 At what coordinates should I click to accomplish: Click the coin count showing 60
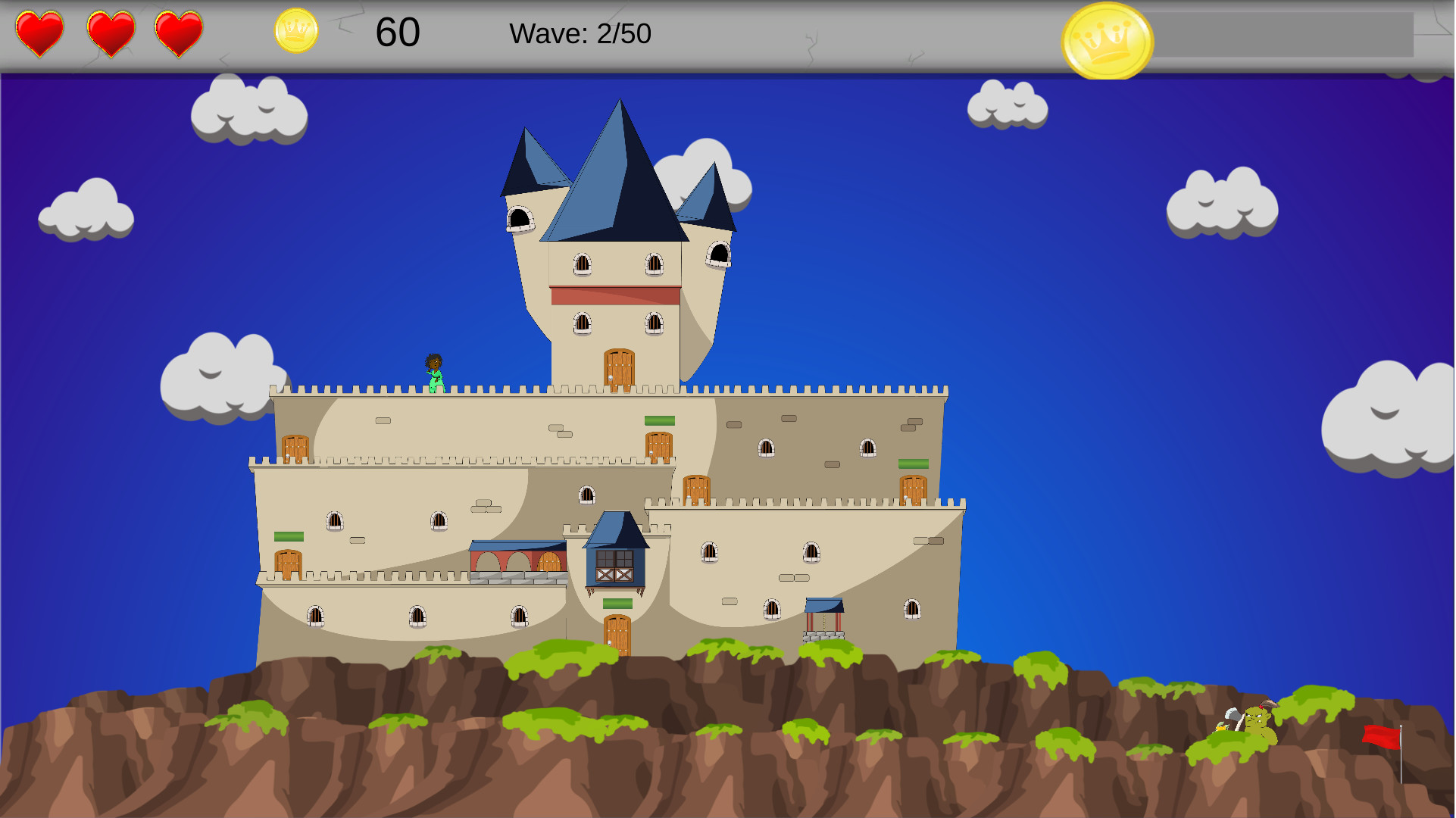[399, 33]
